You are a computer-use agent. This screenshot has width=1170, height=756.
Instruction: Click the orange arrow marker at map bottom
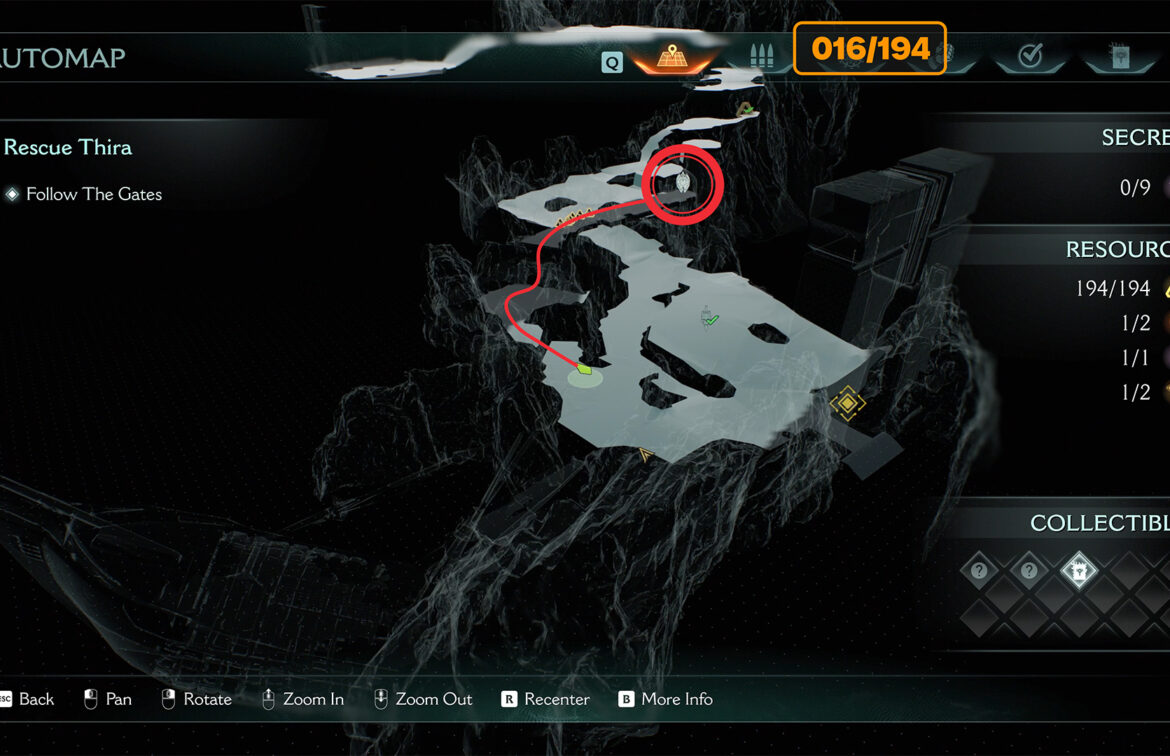[x=646, y=456]
